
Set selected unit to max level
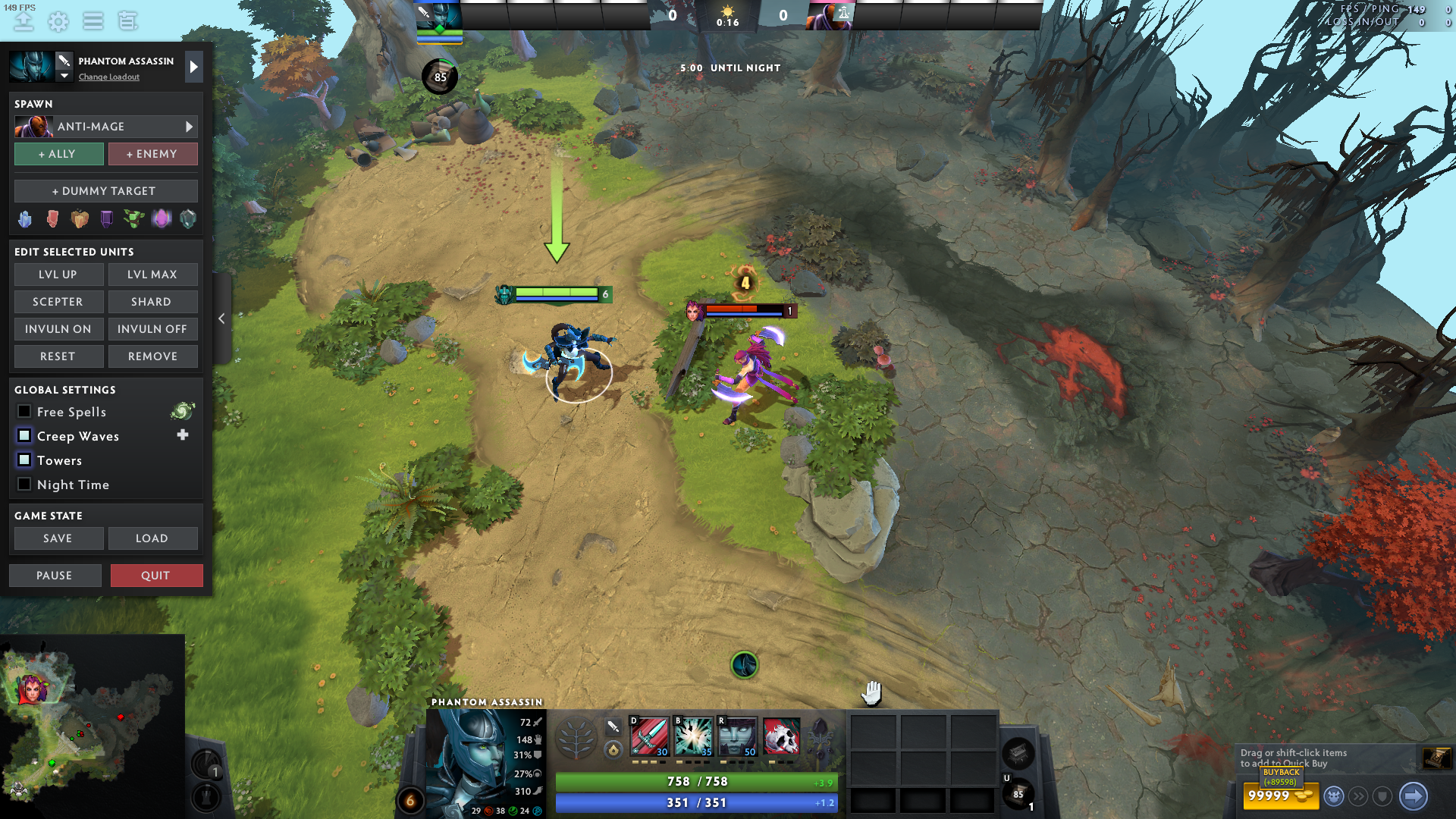pos(152,275)
